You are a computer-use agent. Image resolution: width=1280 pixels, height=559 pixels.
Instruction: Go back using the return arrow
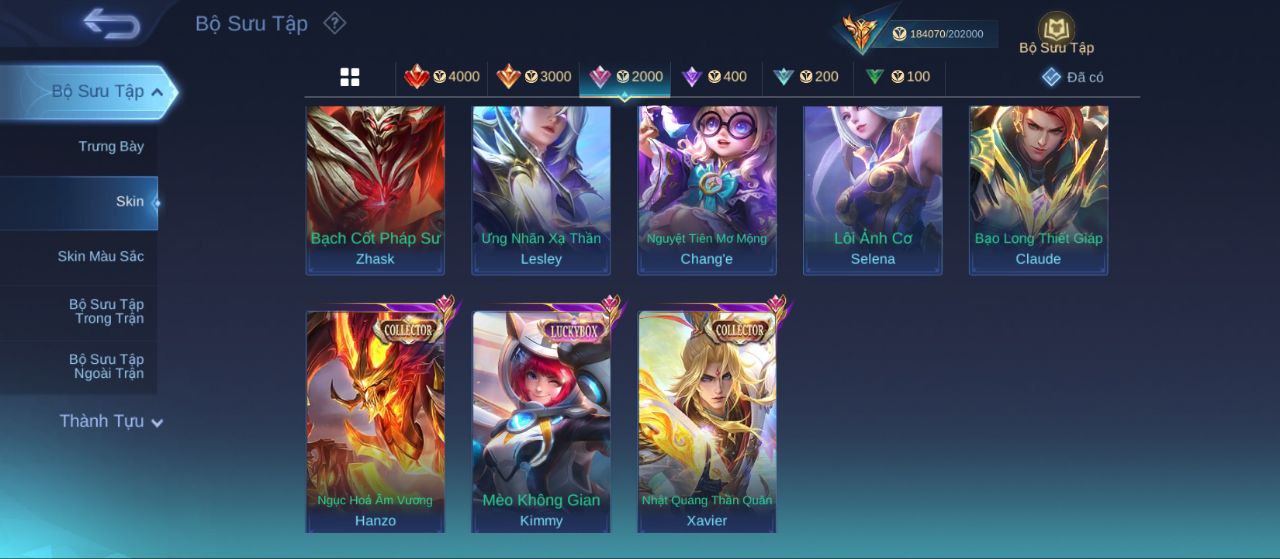[111, 23]
